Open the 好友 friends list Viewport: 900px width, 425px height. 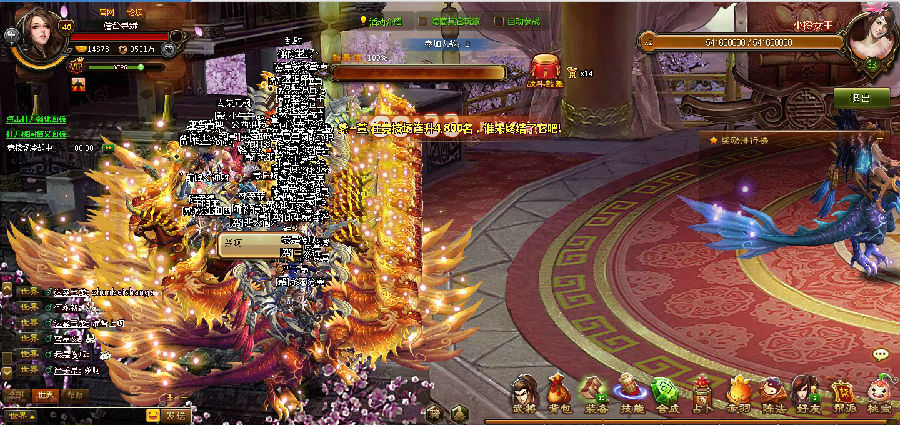click(x=806, y=394)
